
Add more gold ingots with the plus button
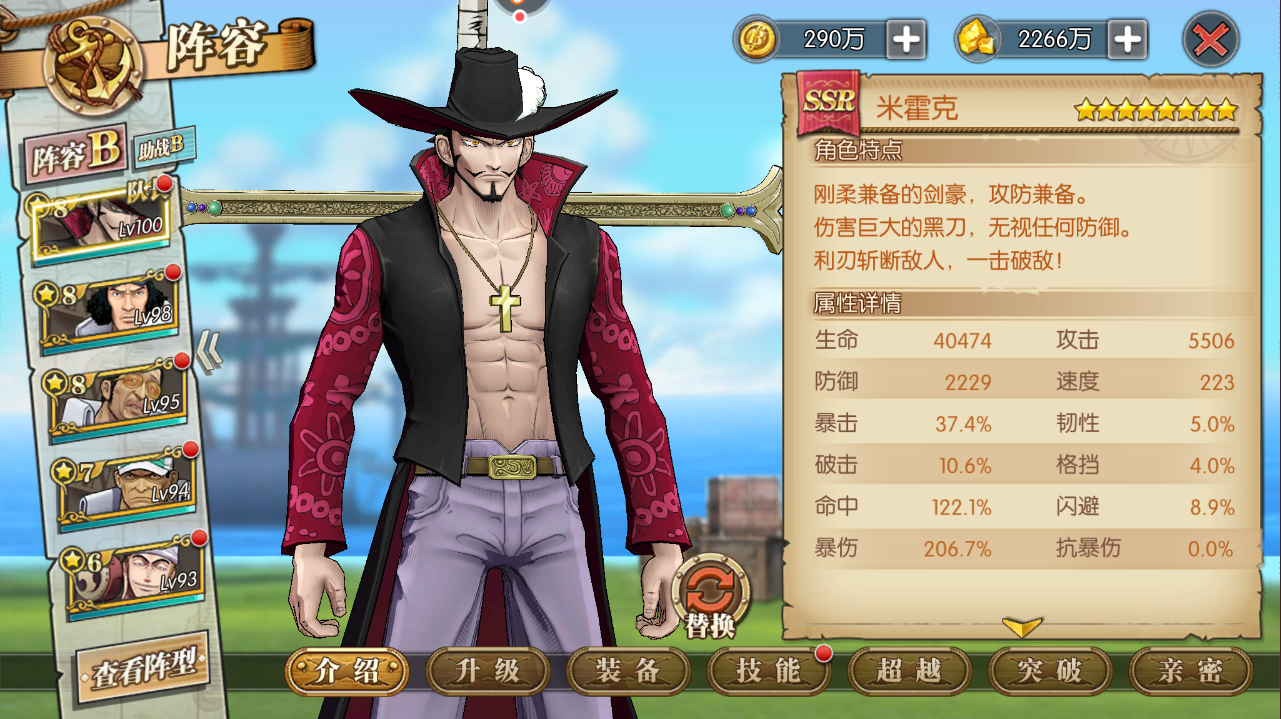[1127, 40]
